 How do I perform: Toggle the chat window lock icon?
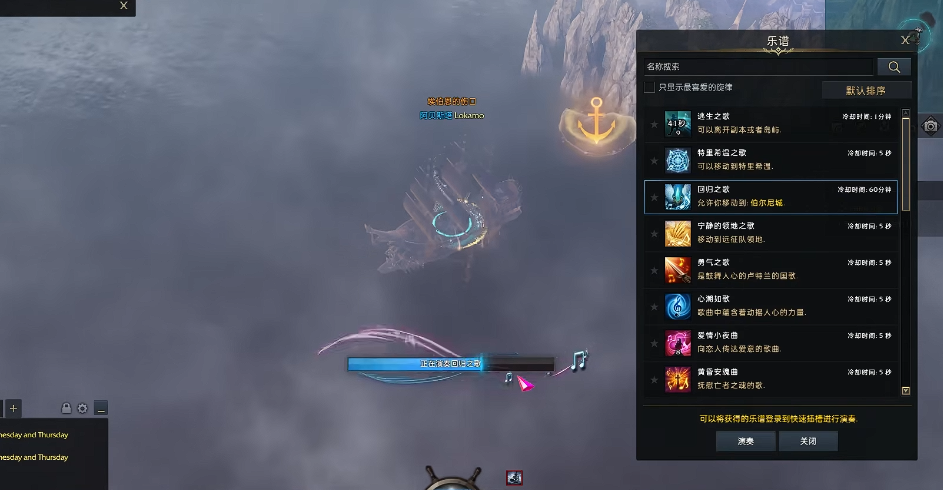66,408
